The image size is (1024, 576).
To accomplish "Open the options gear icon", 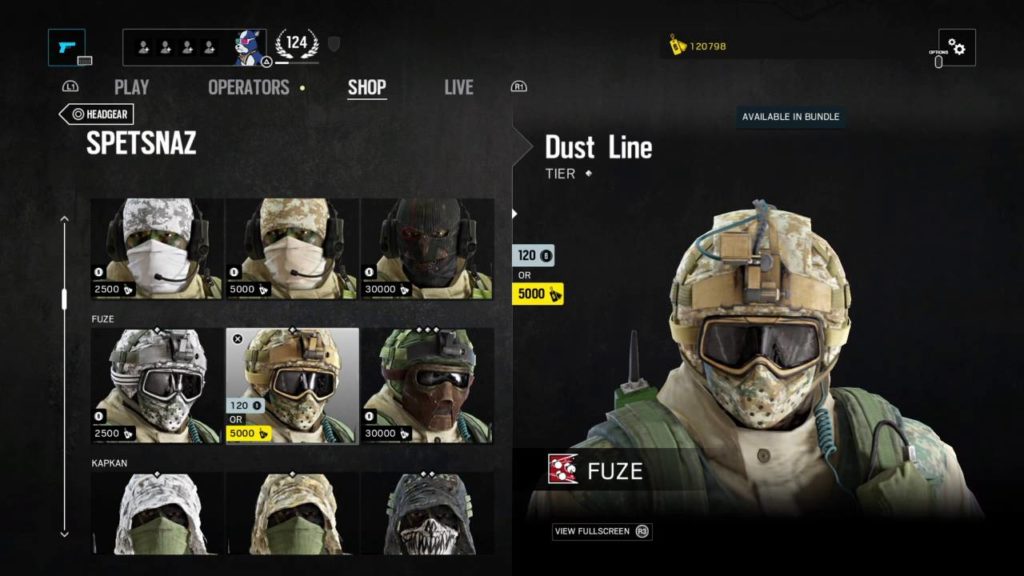I will (956, 47).
